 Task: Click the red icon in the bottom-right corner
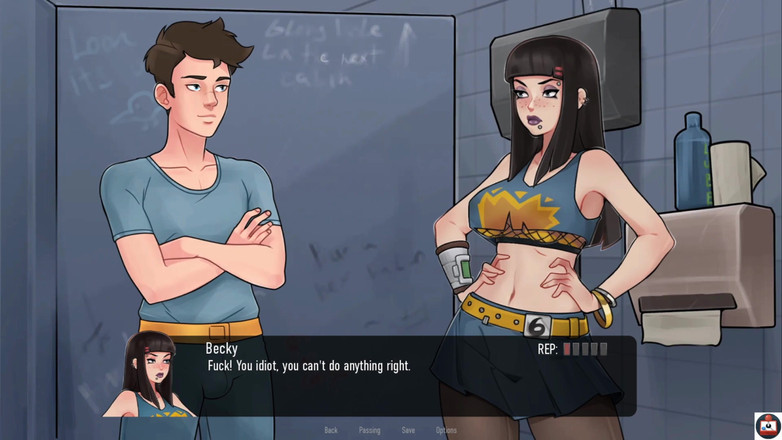click(x=767, y=425)
